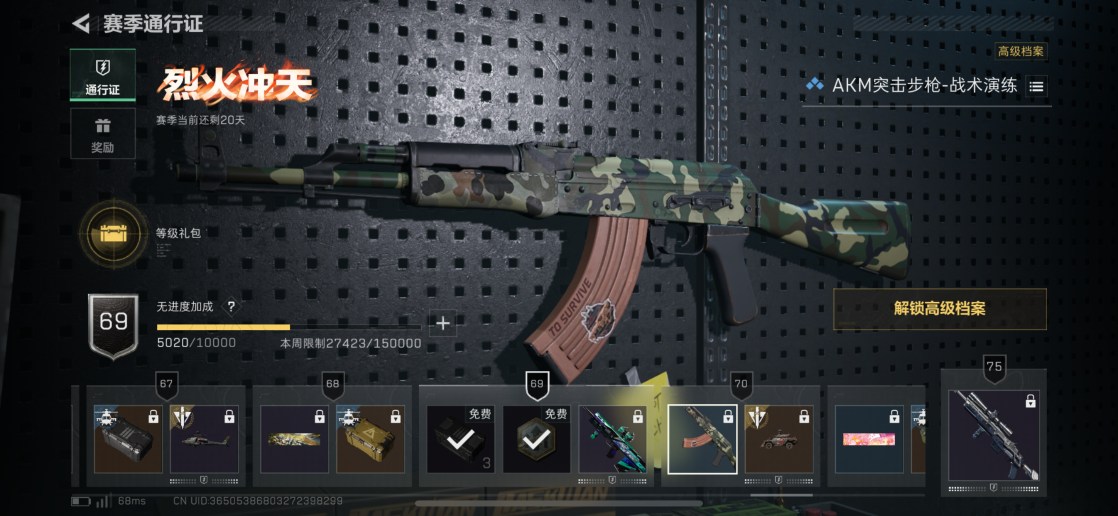Pick the golden crate reward at level 68
Viewport: 1118px width, 516px height.
click(370, 438)
